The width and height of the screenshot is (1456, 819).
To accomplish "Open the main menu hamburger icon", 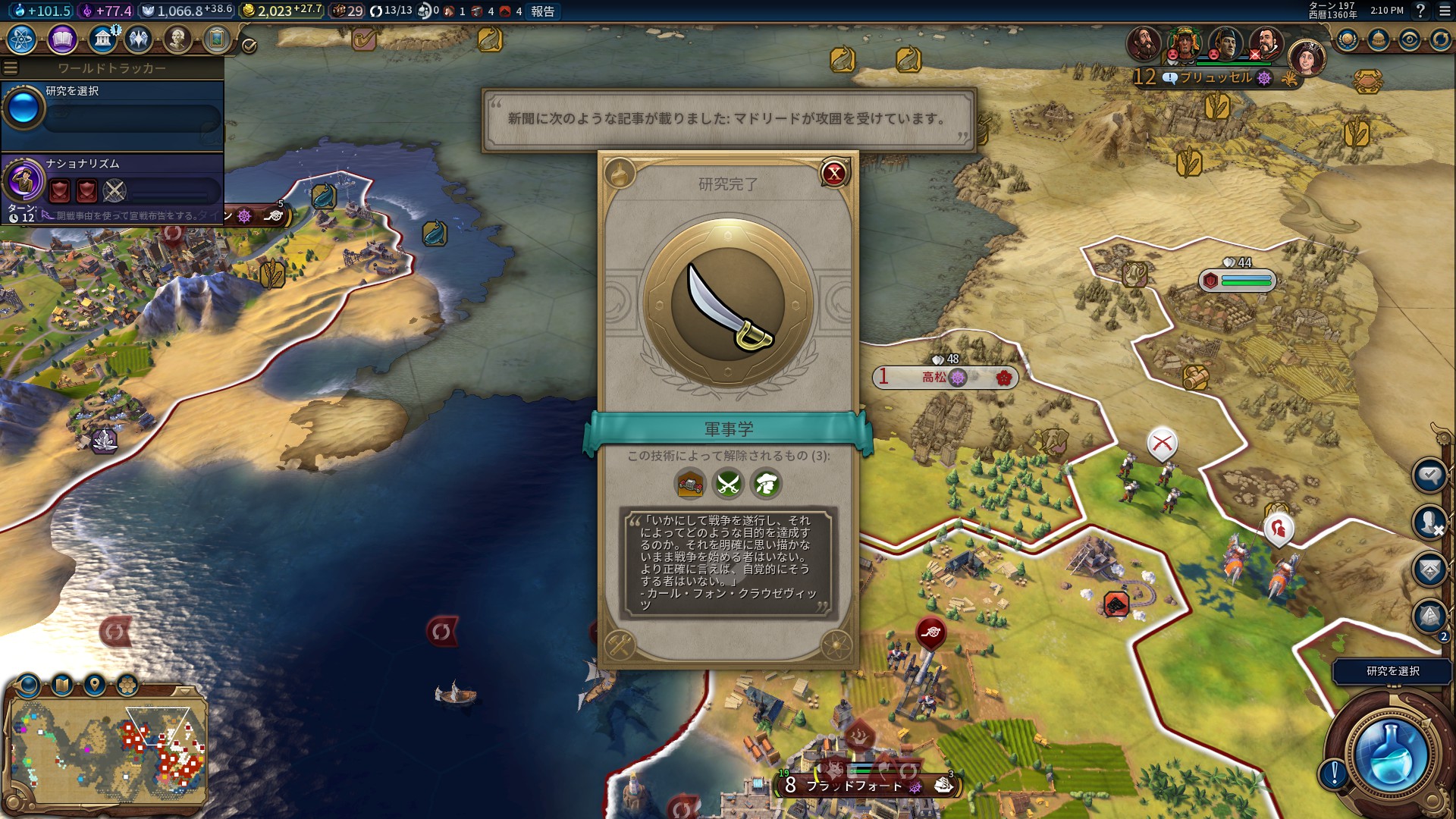I will [1445, 11].
